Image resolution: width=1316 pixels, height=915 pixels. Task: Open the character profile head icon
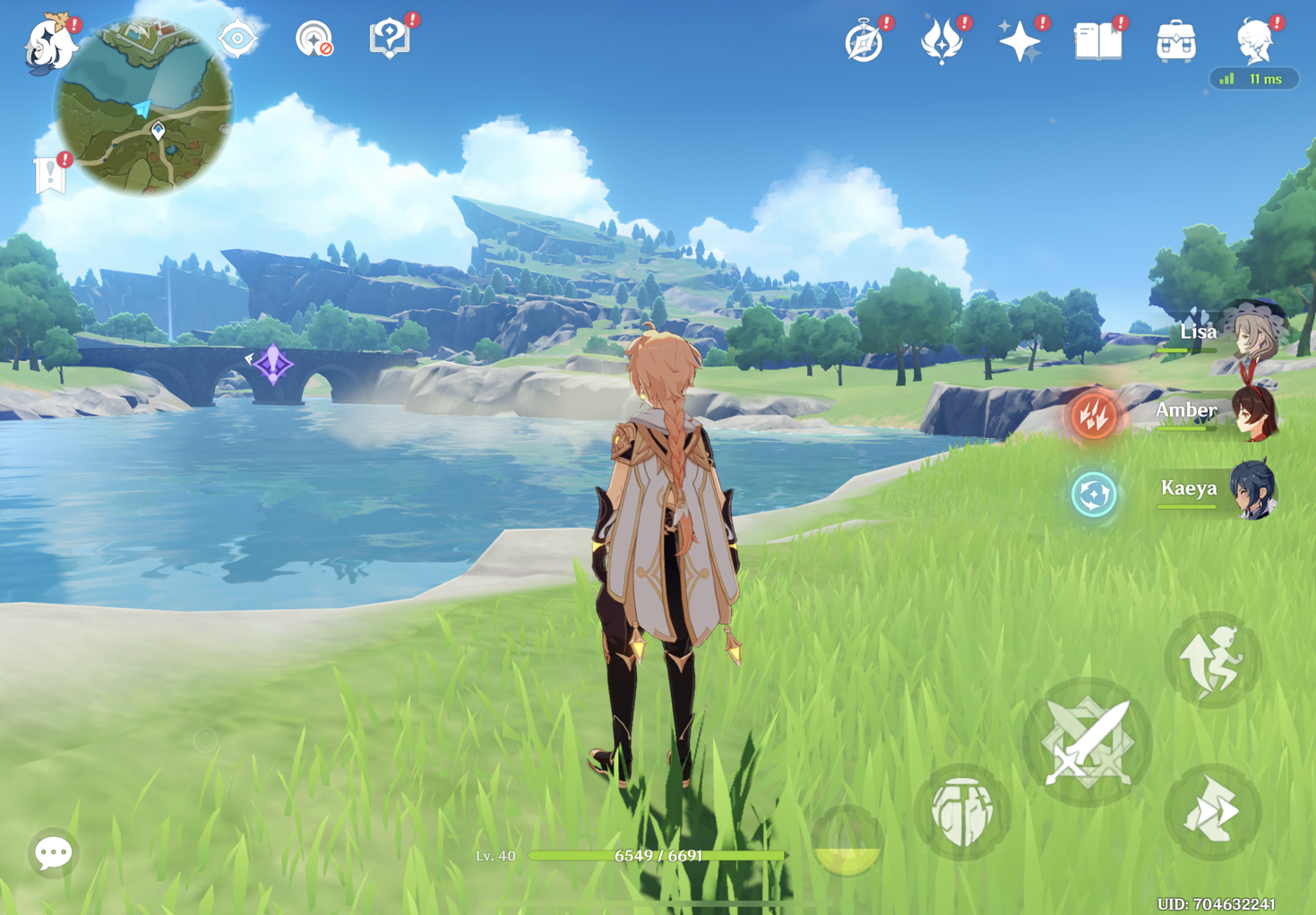coord(1255,41)
